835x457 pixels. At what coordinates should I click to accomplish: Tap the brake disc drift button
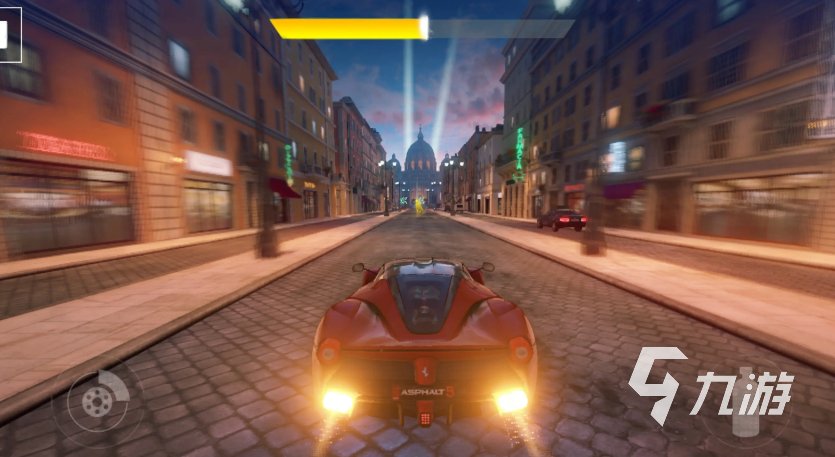tap(96, 402)
